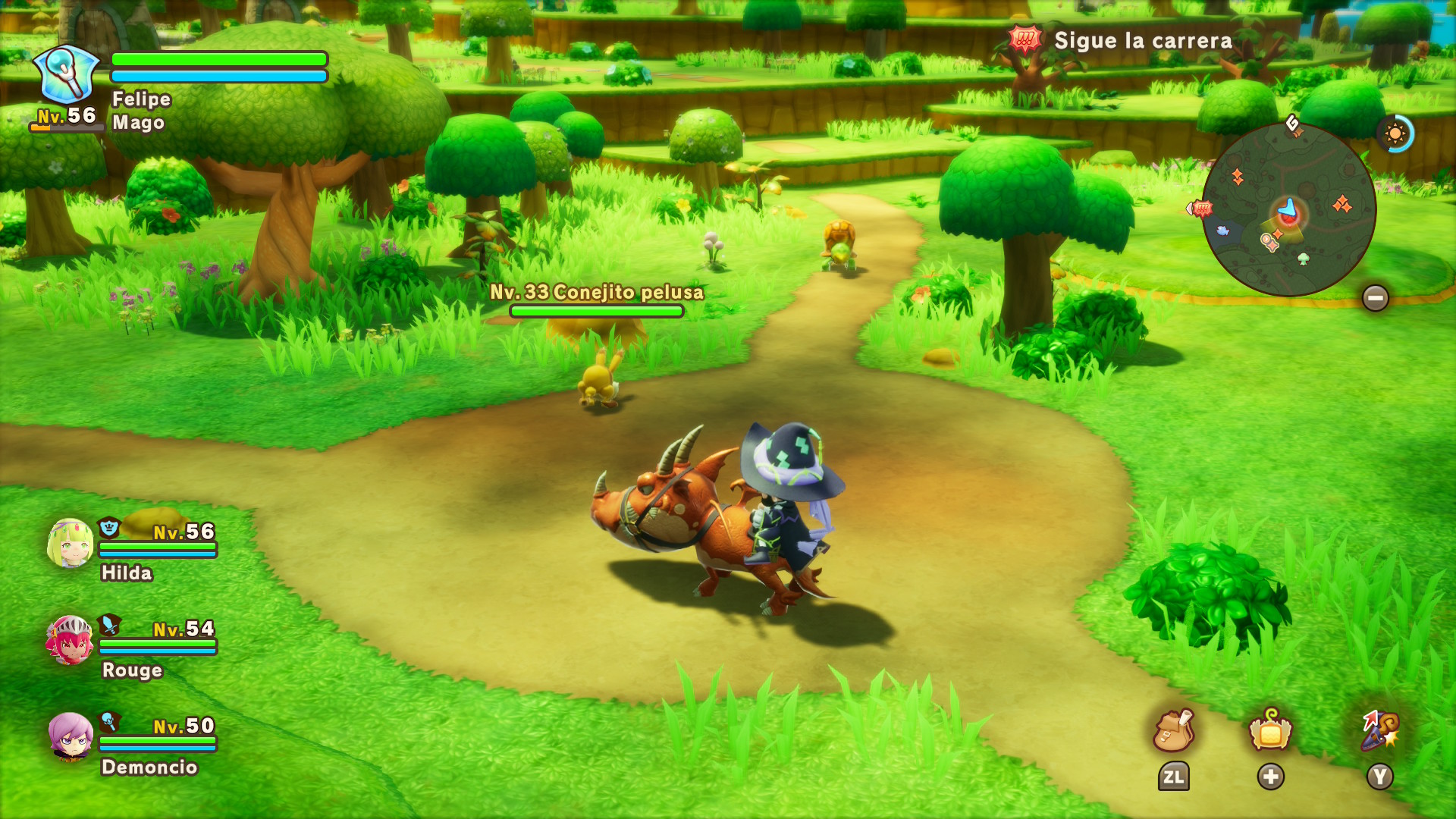Open the item pouch bag icon
This screenshot has height=819, width=1456.
(x=1173, y=731)
